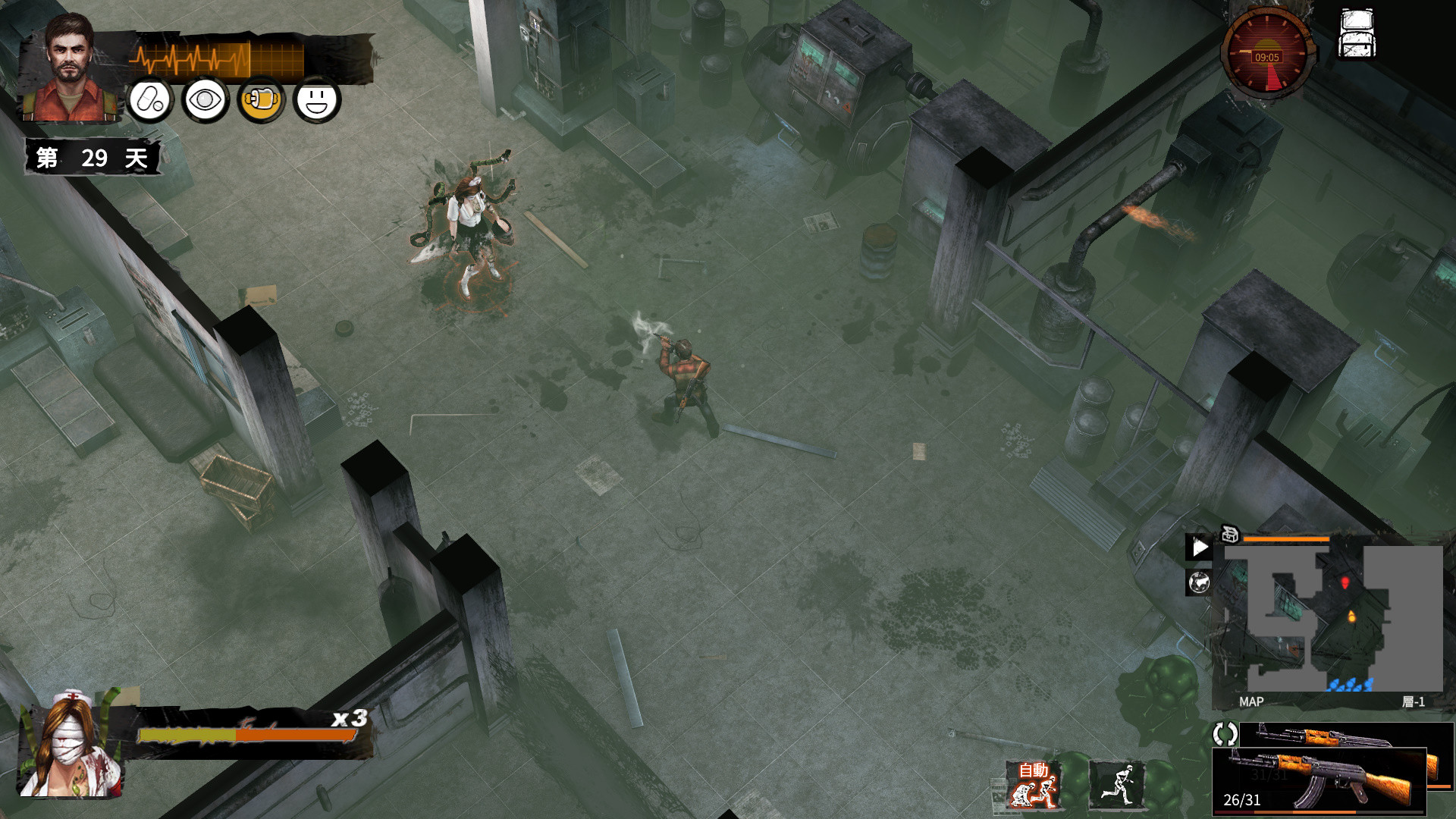Open the smiley face mood status
This screenshot has height=819, width=1456.
pyautogui.click(x=317, y=99)
